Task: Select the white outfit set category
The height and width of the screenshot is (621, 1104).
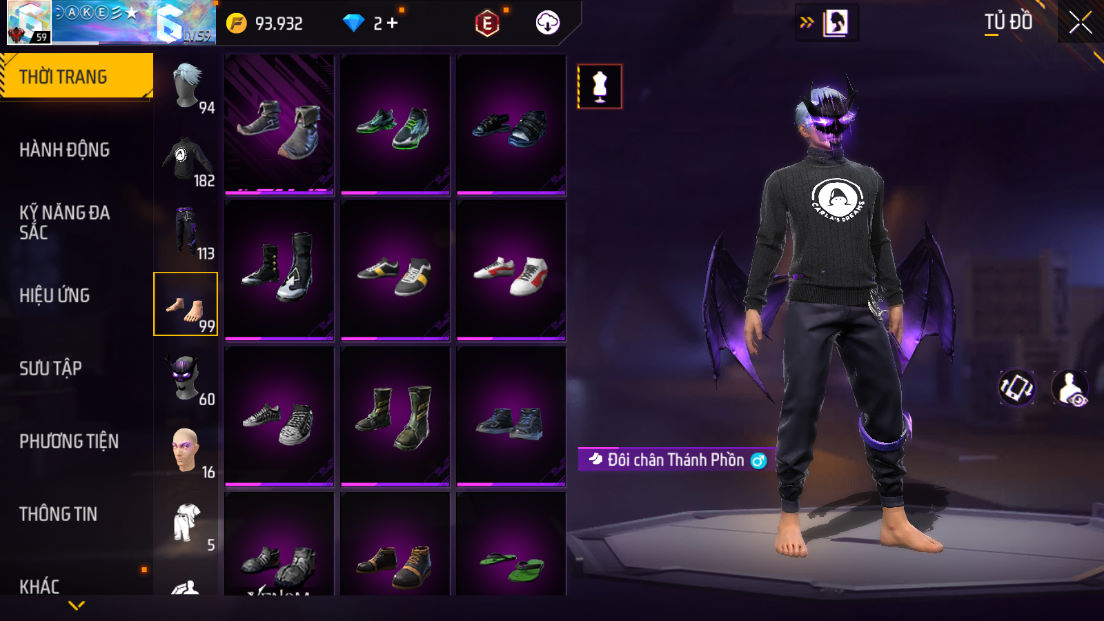Action: coord(186,523)
